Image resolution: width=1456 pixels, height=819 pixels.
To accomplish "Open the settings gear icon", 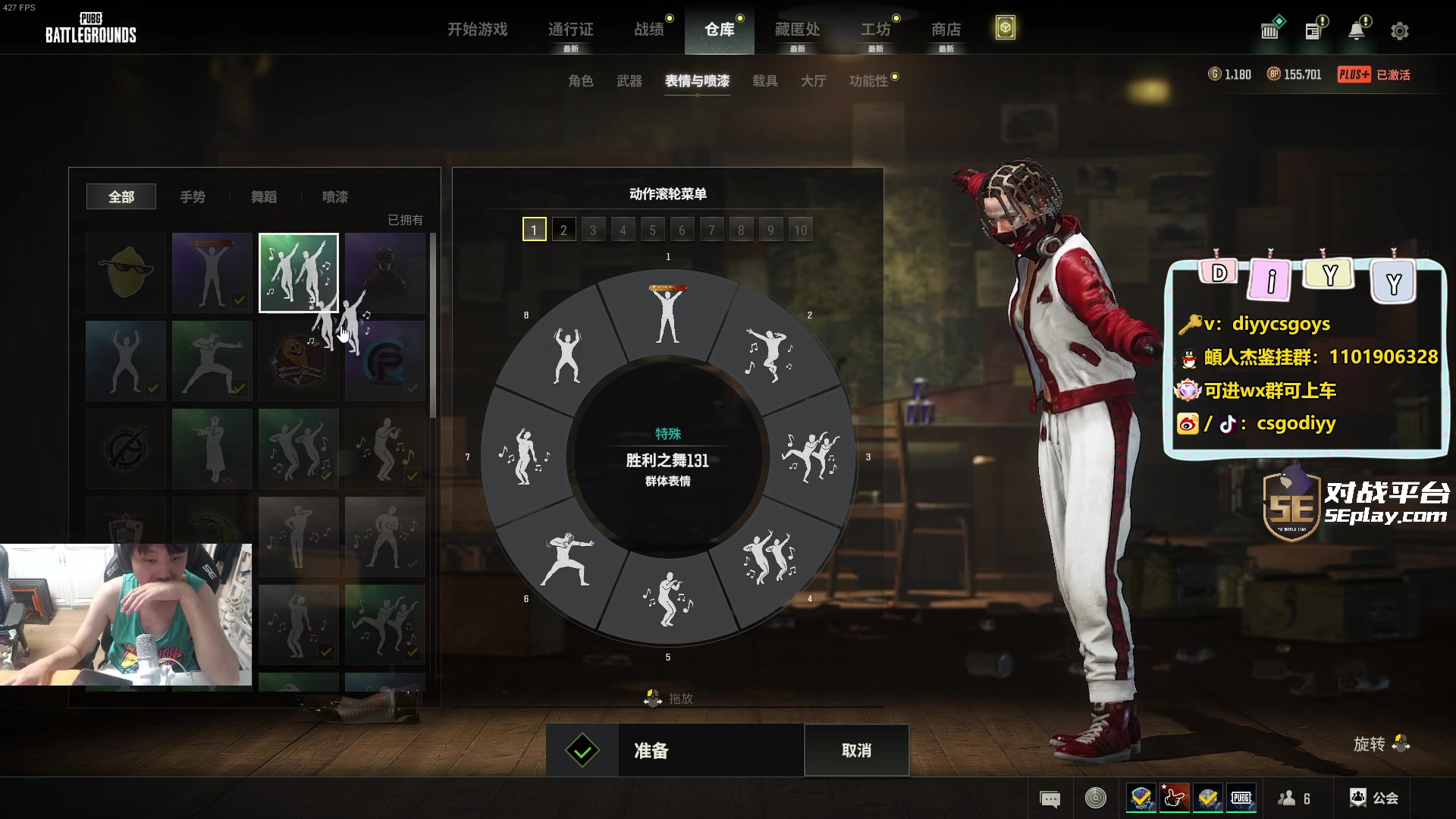I will click(x=1400, y=31).
